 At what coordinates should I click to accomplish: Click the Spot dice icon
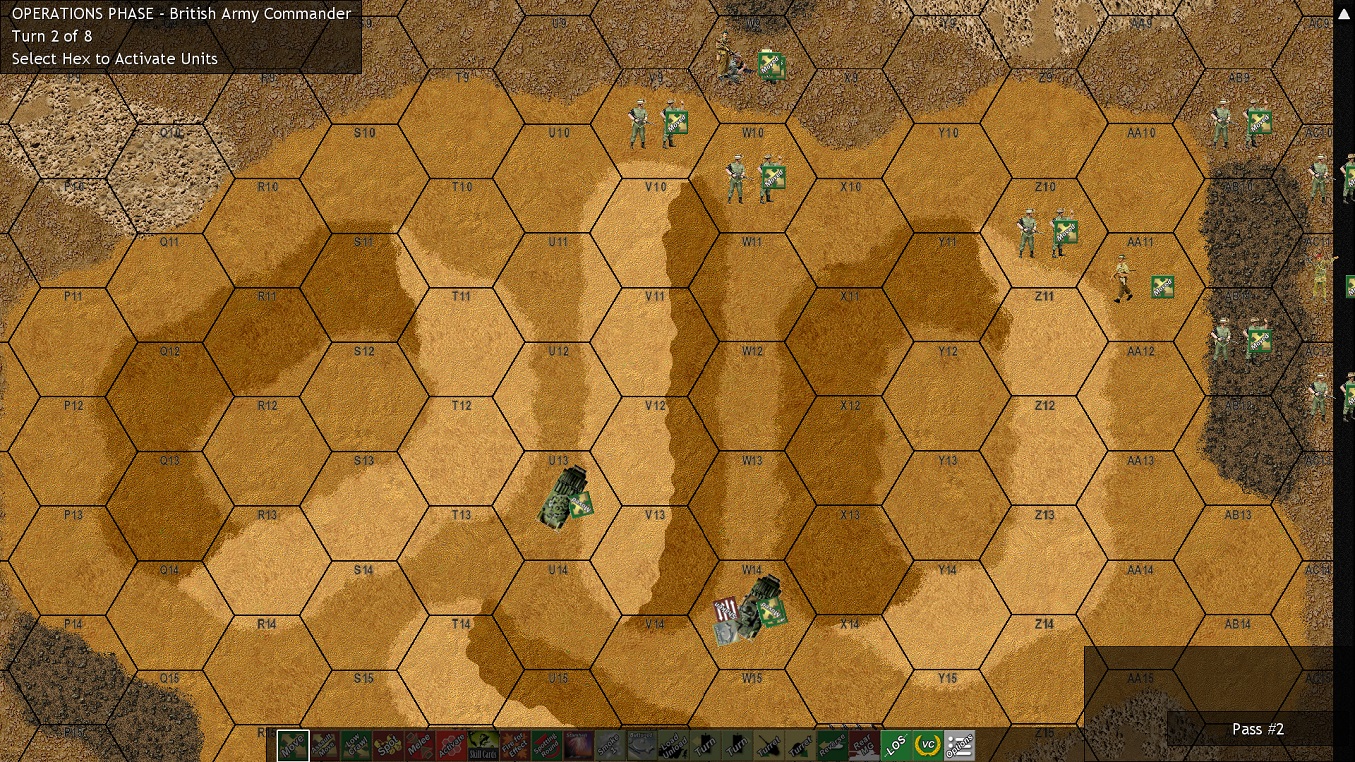coord(388,744)
